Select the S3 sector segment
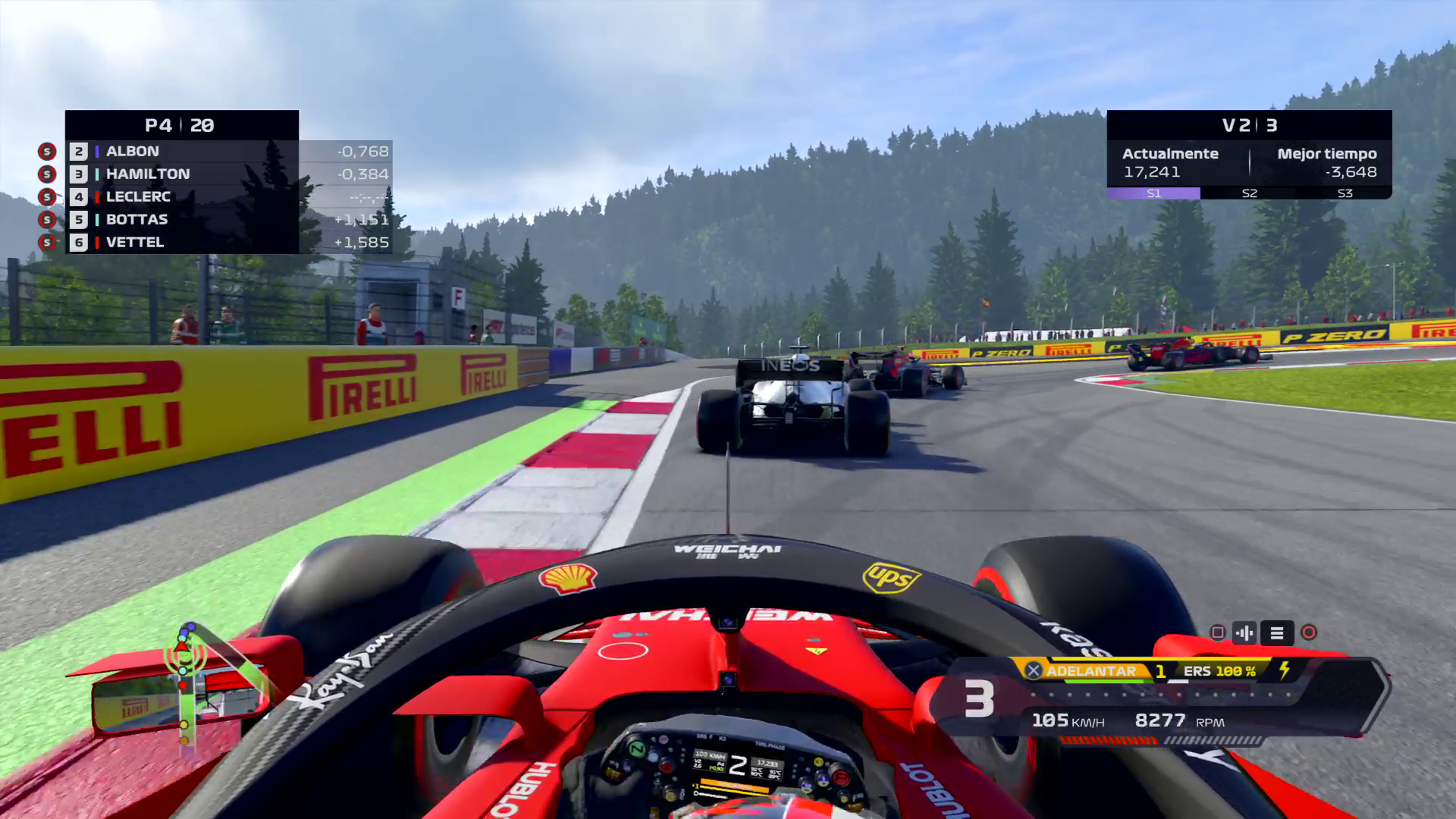The height and width of the screenshot is (819, 1456). pyautogui.click(x=1345, y=193)
